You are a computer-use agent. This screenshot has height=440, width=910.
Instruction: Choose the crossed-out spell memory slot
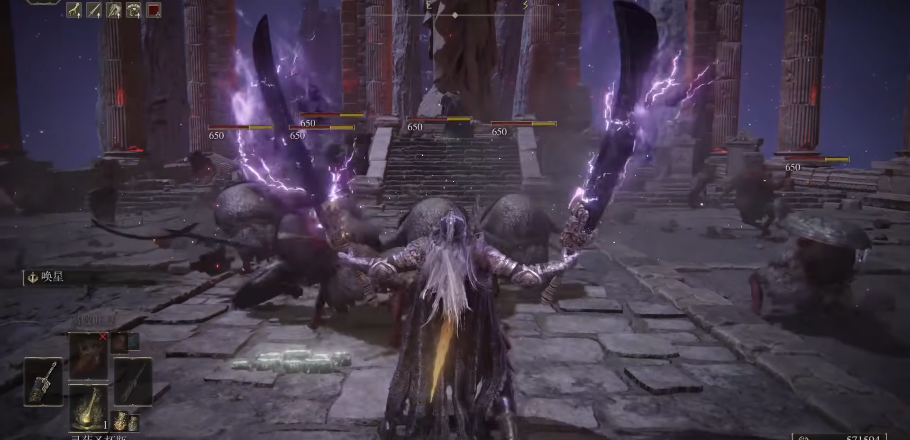88,355
